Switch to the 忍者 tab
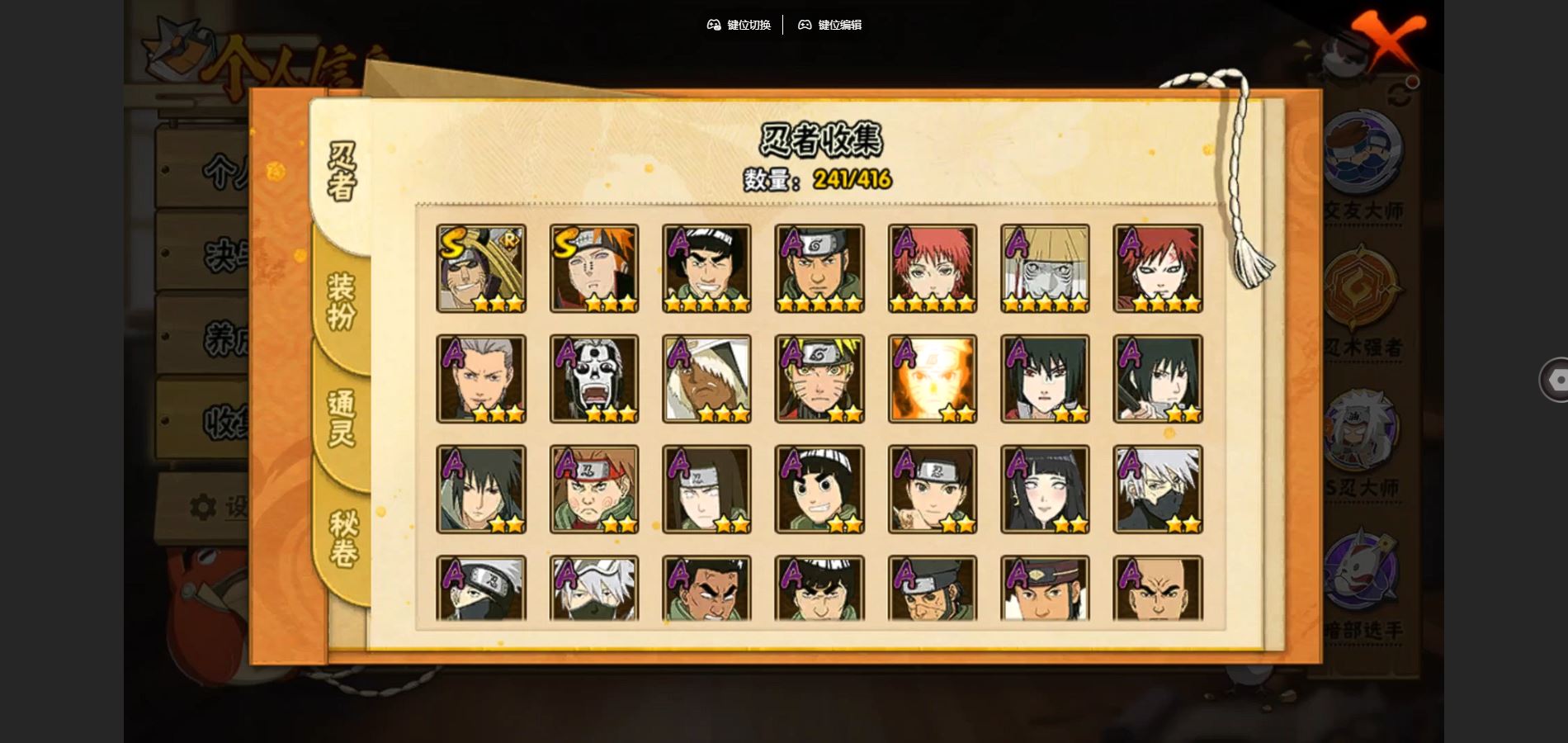Screen dimensions: 1568x743 click(341, 172)
